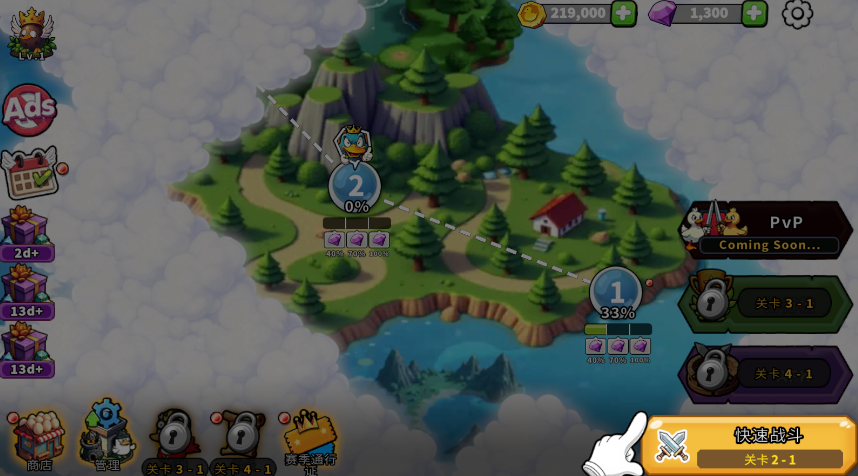
Task: Open the daily check-in calendar
Action: point(30,173)
